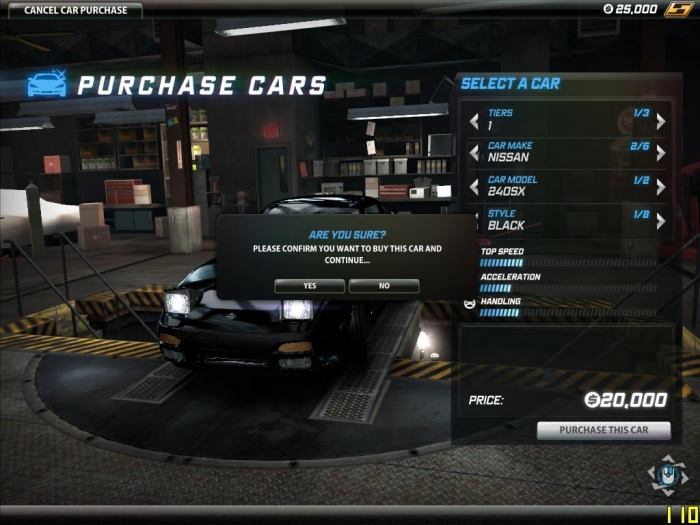Select the next tier arrow
Image resolution: width=700 pixels, height=525 pixels.
660,120
